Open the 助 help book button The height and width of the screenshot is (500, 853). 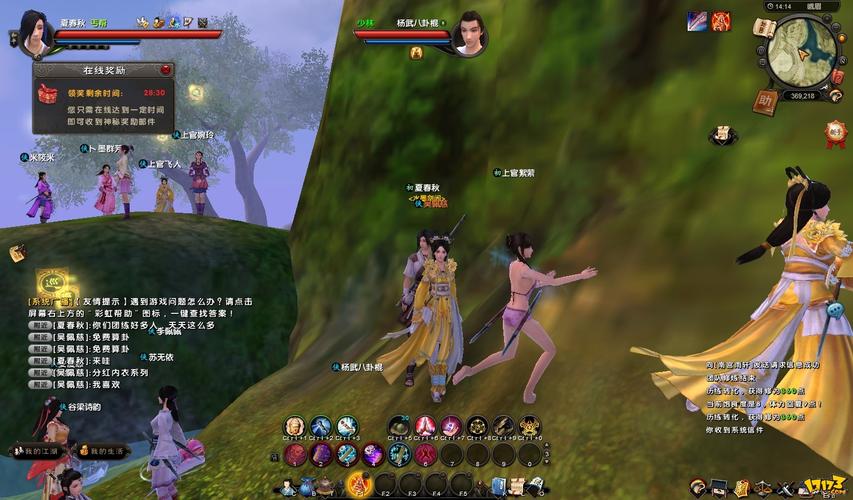pos(766,101)
